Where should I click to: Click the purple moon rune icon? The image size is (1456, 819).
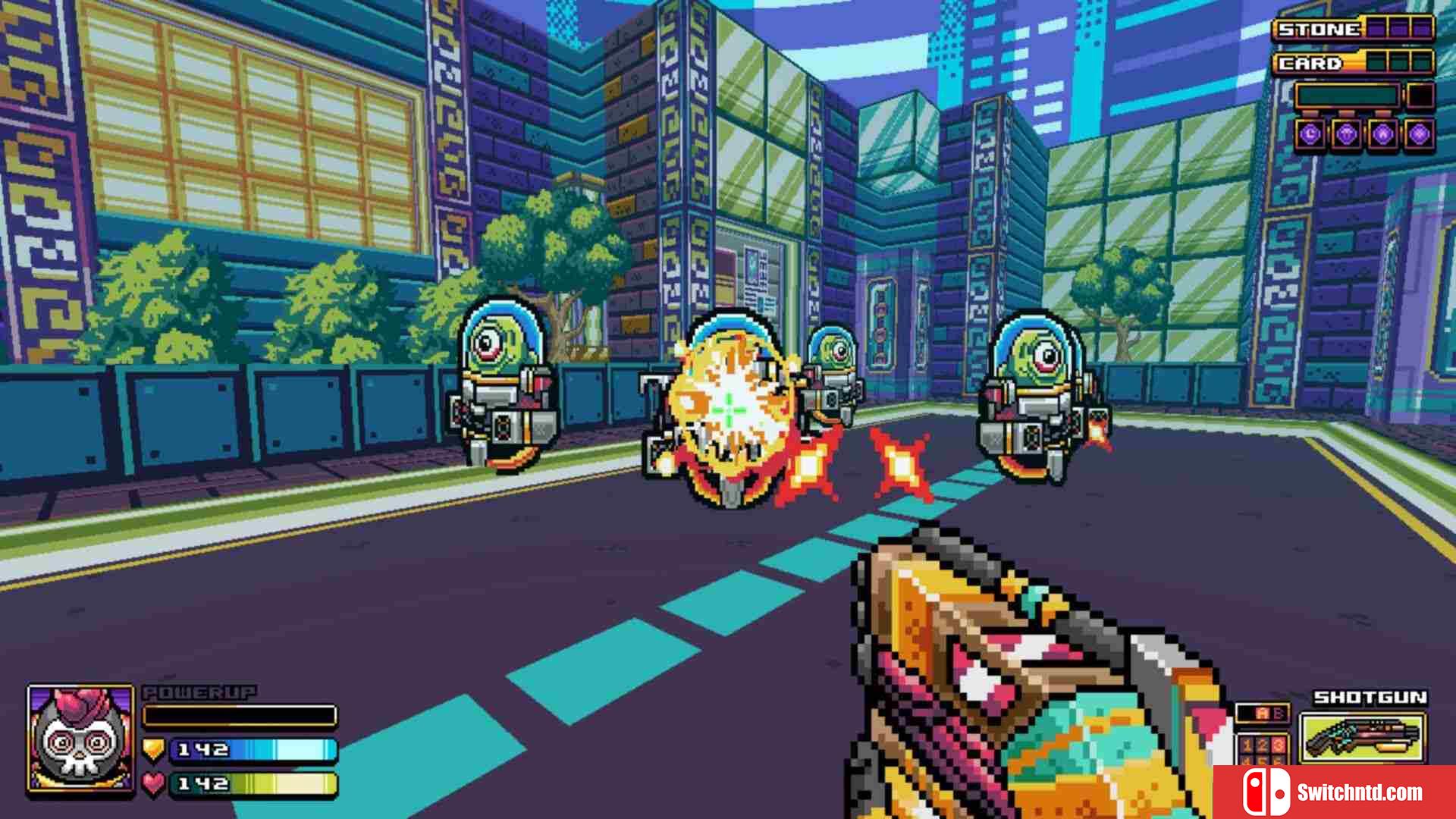click(1310, 135)
